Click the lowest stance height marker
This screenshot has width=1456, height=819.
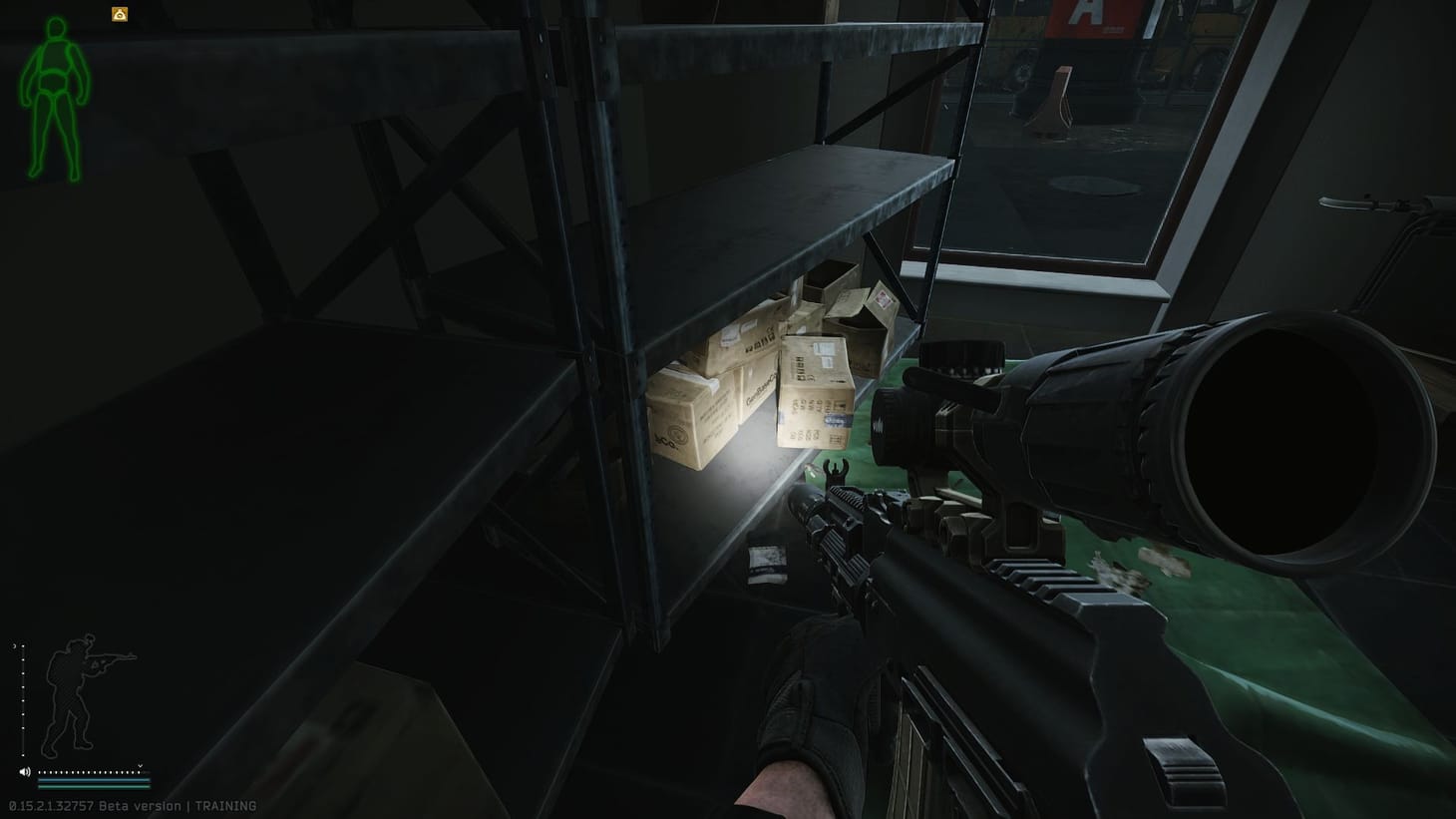(x=23, y=755)
